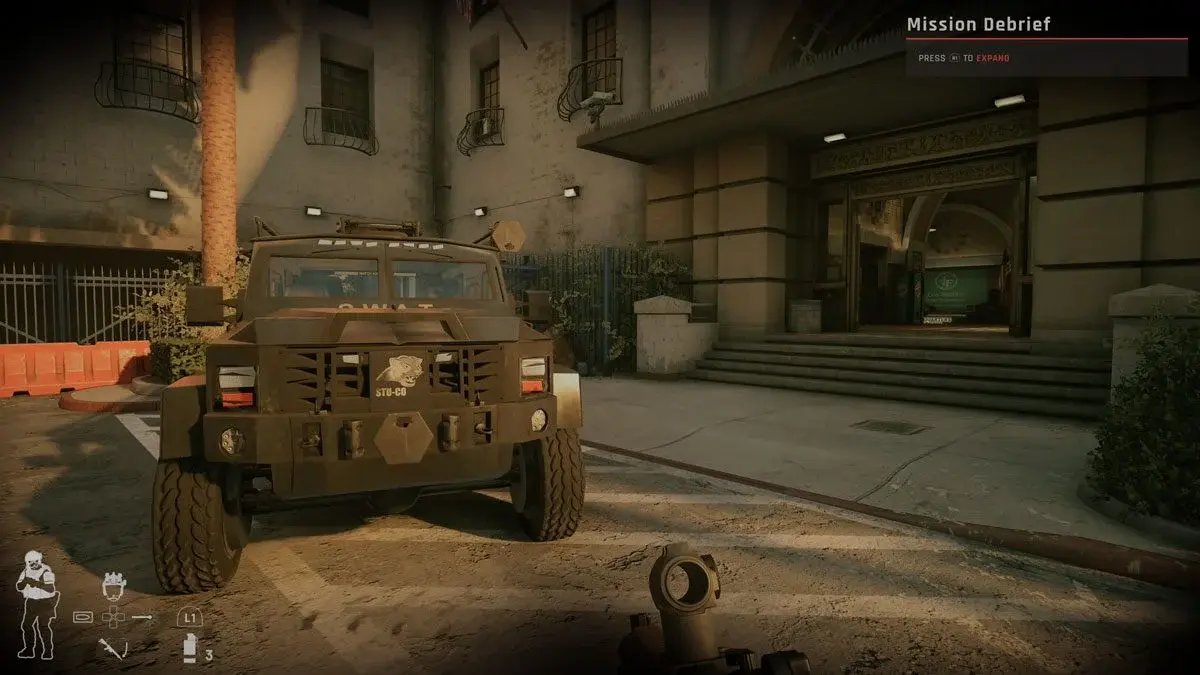Image resolution: width=1200 pixels, height=675 pixels.
Task: Select the grenade canister icon
Action: (190, 648)
